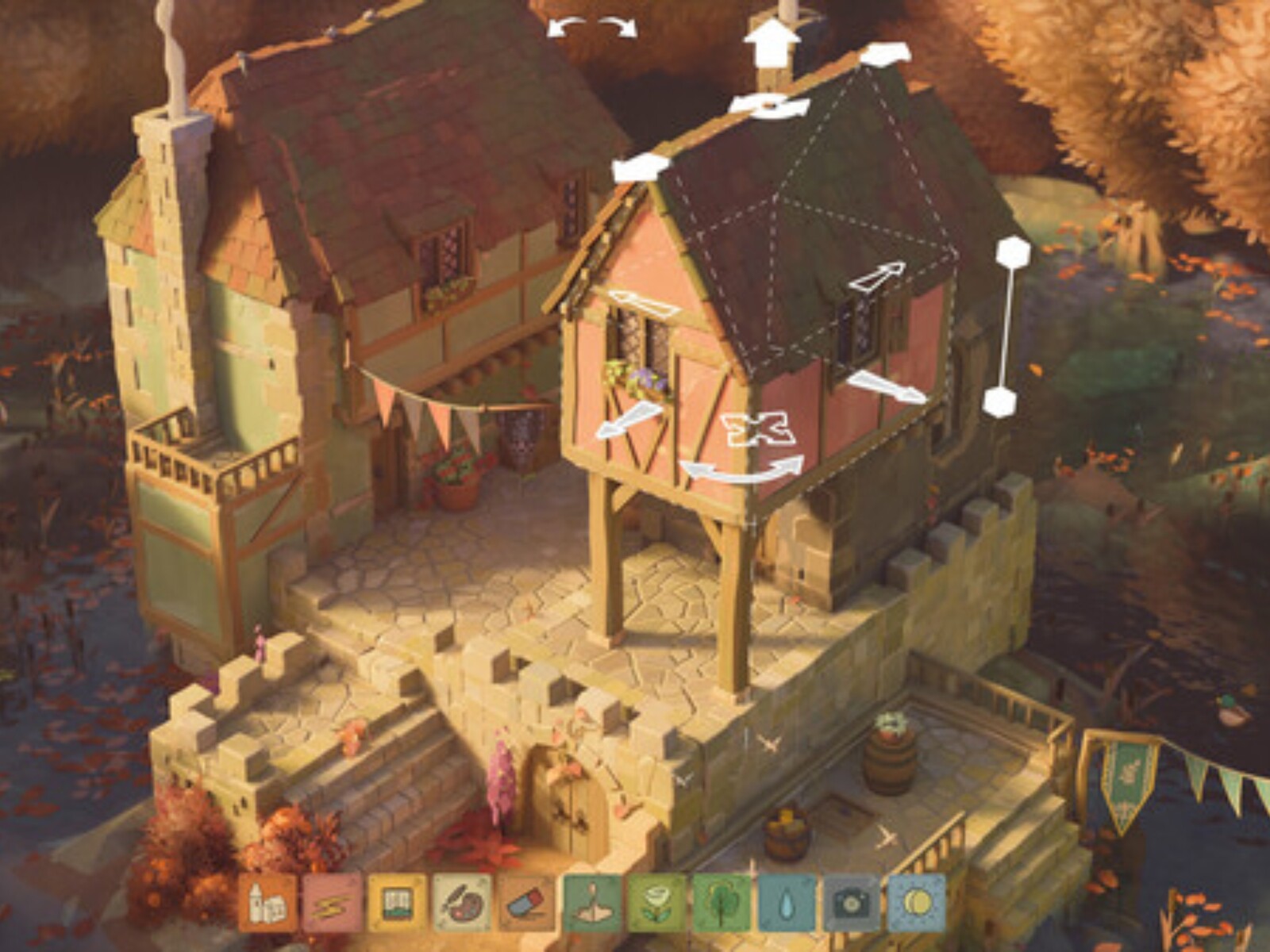The height and width of the screenshot is (952, 1270).
Task: Click the cross-shaped move gizmo on the wall
Action: tap(758, 428)
